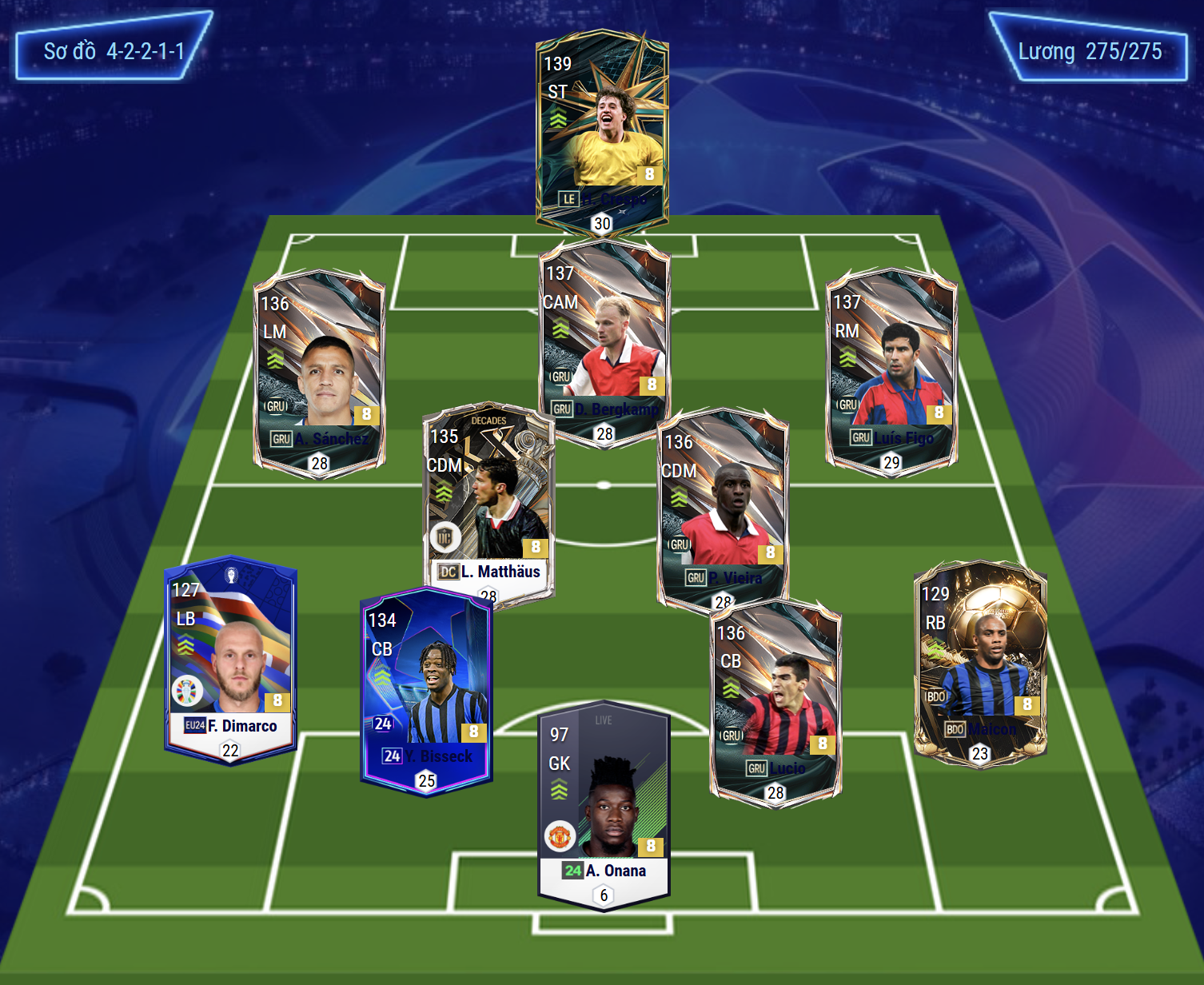Choose F. Dimarco at left back

(x=230, y=660)
